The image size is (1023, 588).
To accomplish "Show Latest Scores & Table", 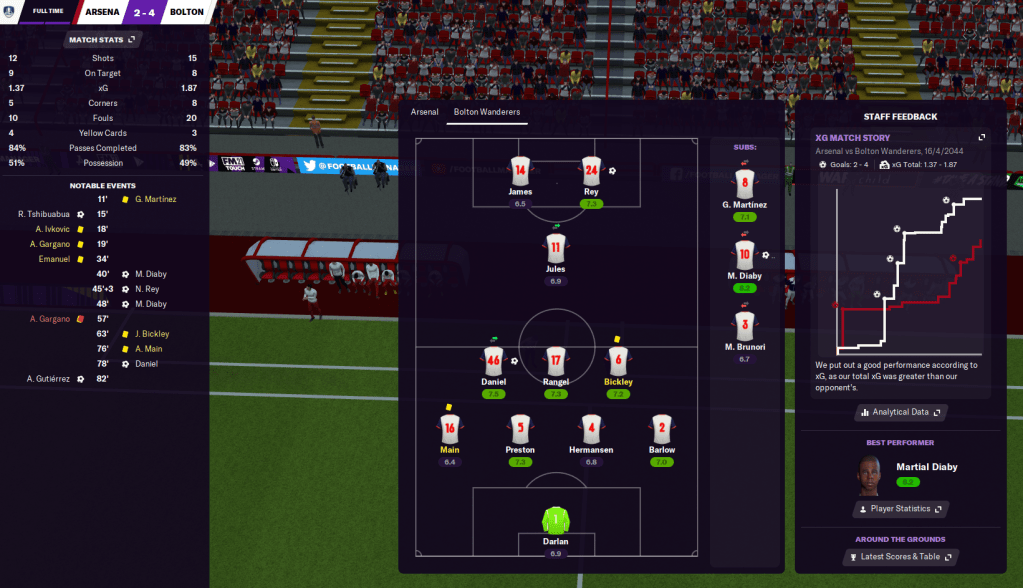I will tap(900, 556).
